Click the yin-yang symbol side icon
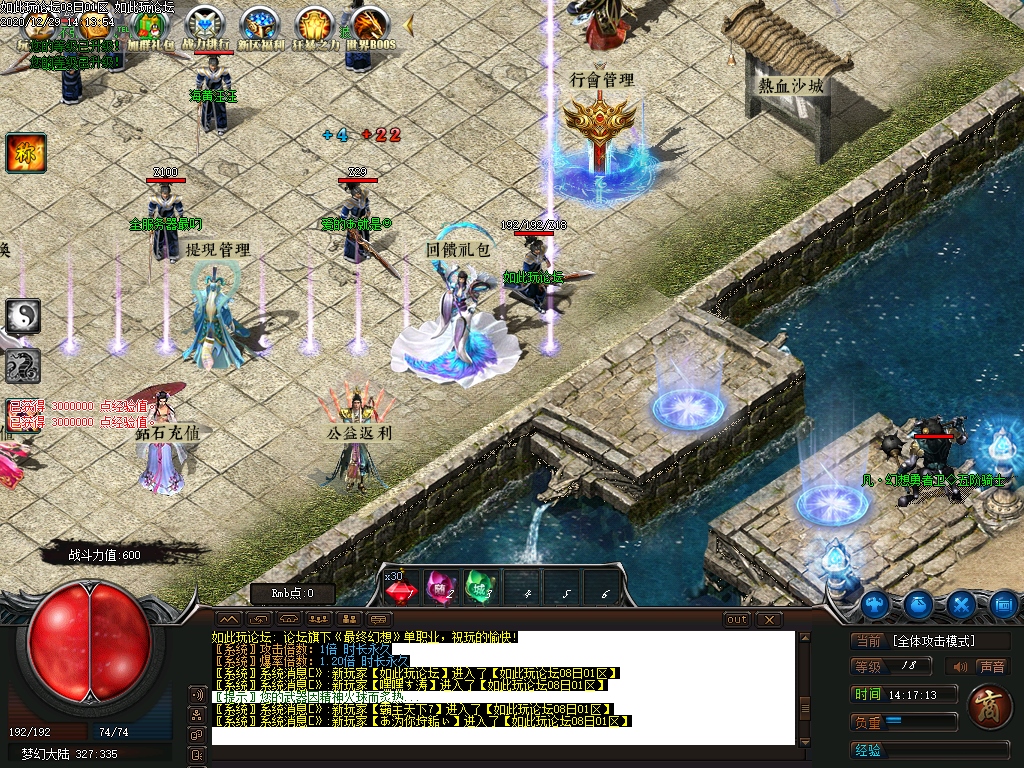This screenshot has height=768, width=1024. [22, 316]
